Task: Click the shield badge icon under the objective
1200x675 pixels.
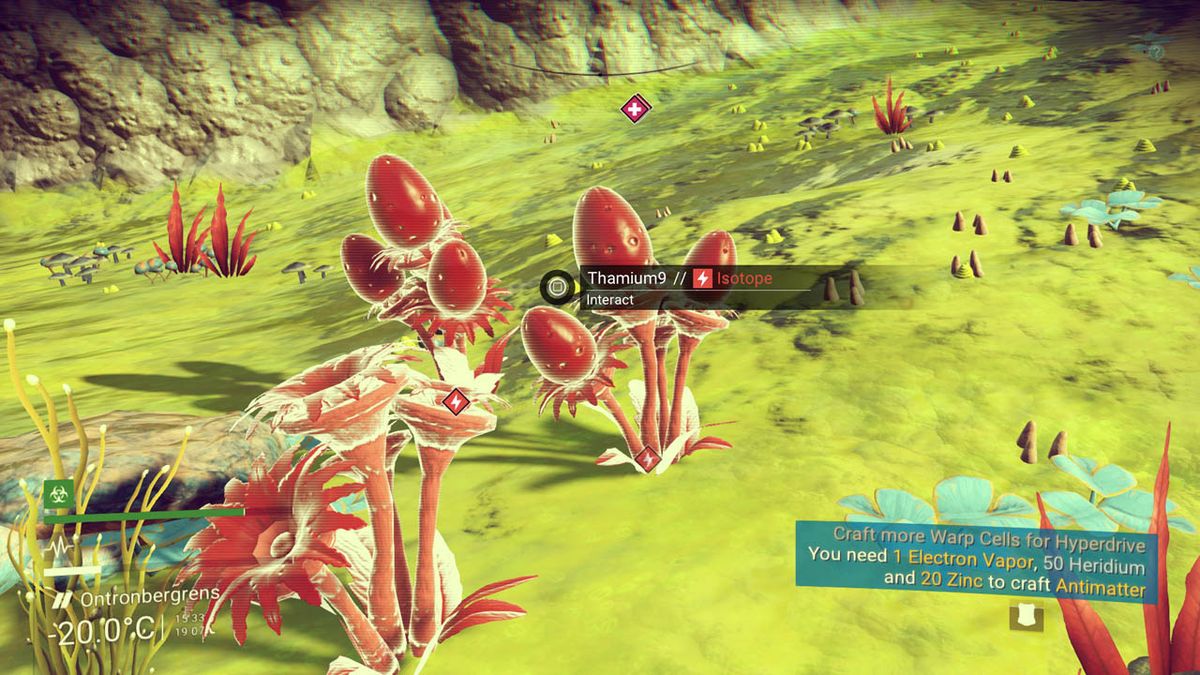Action: coord(1025,618)
